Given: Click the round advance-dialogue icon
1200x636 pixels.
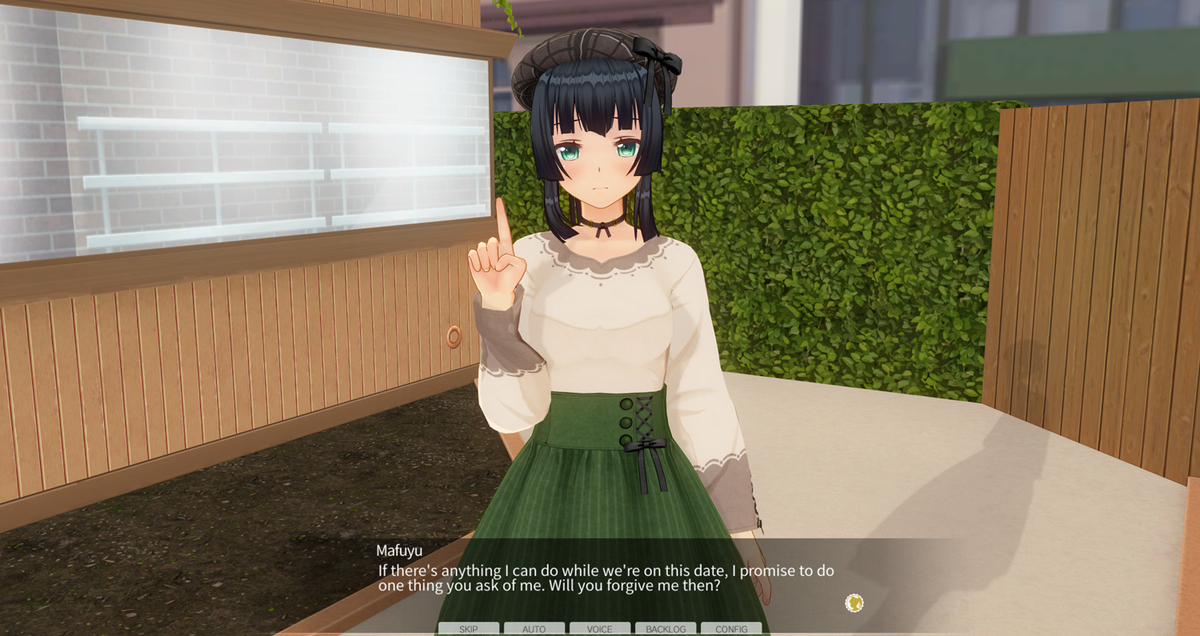Looking at the screenshot, I should pos(854,602).
